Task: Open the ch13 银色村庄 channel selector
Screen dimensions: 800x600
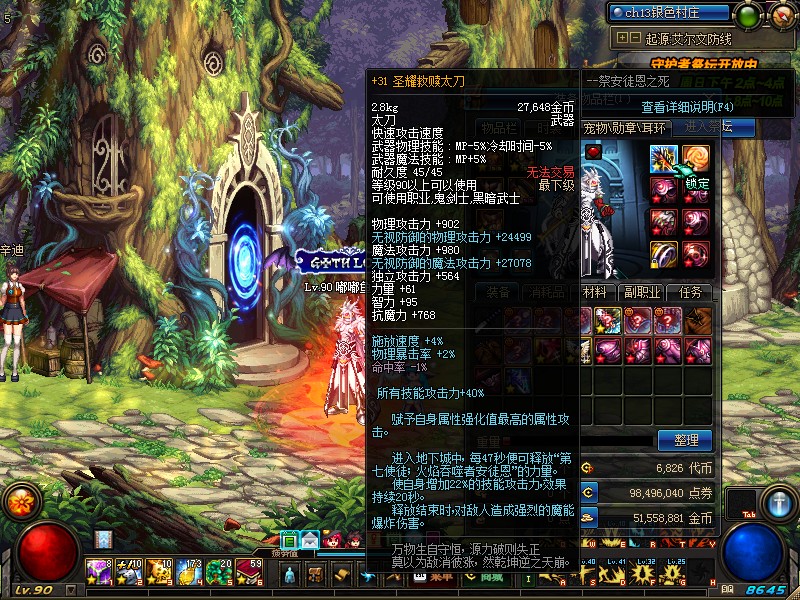Action: (668, 13)
